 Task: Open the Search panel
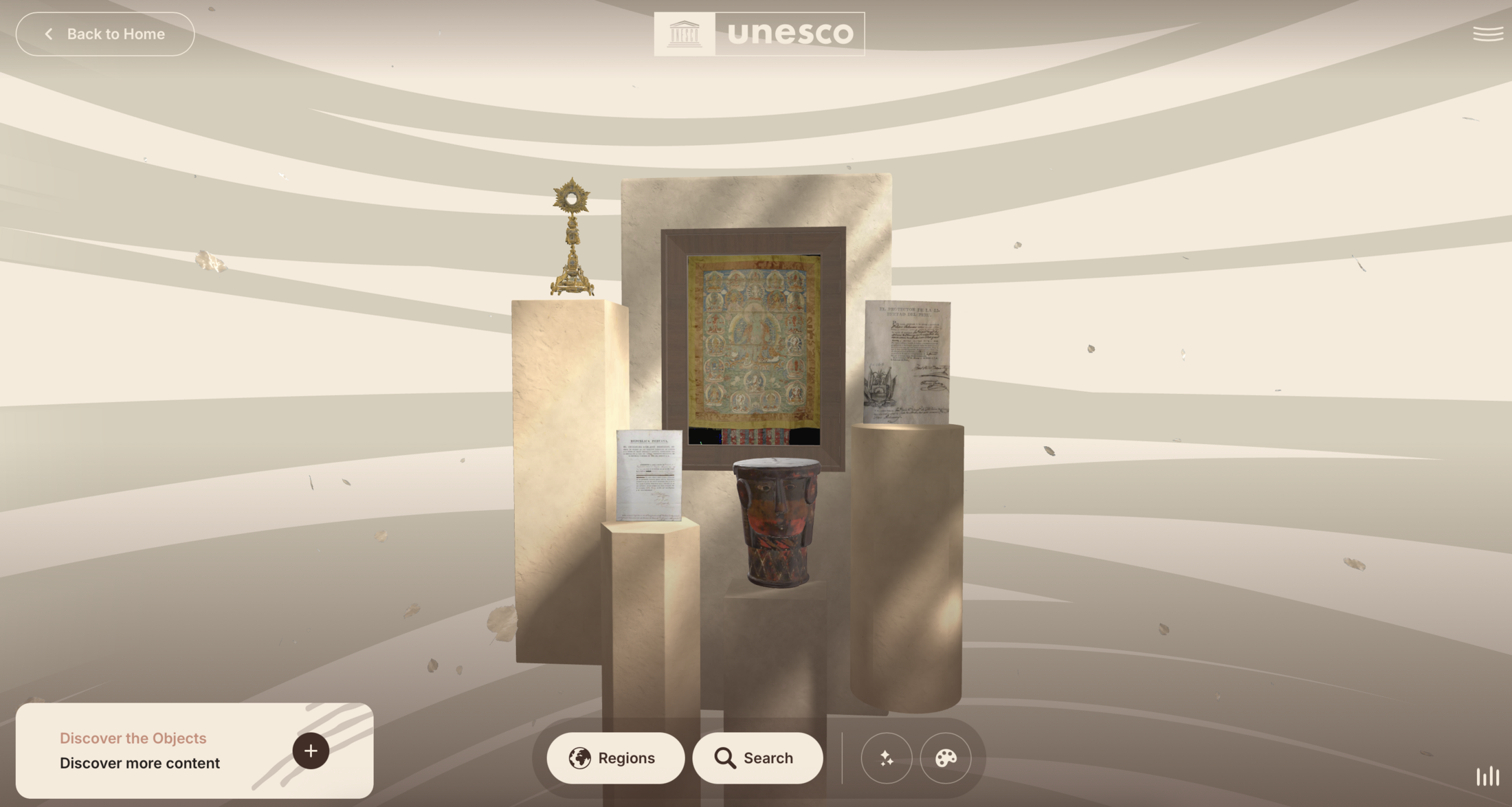[x=757, y=758]
